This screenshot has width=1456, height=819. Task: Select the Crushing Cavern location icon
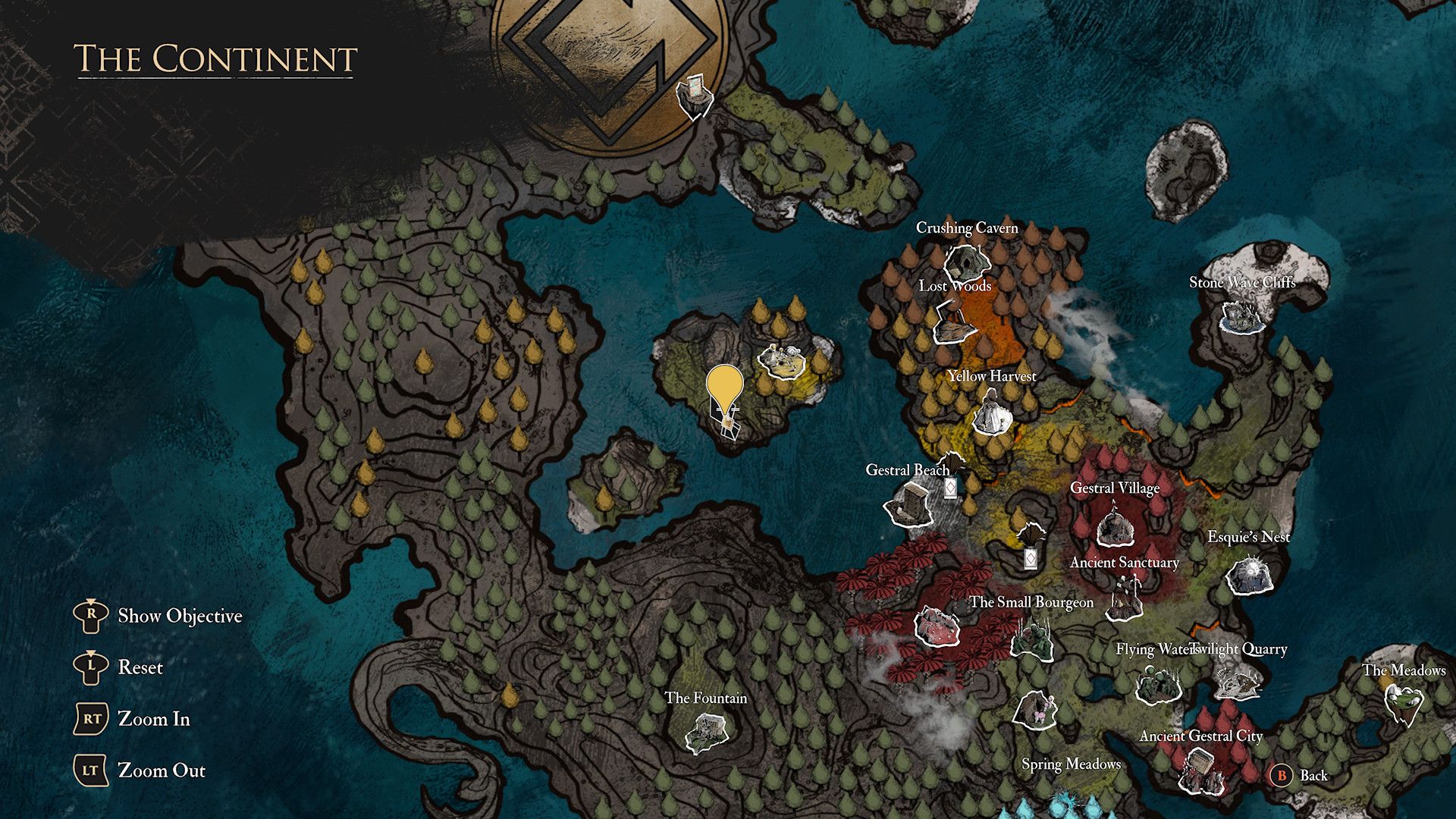[x=968, y=262]
